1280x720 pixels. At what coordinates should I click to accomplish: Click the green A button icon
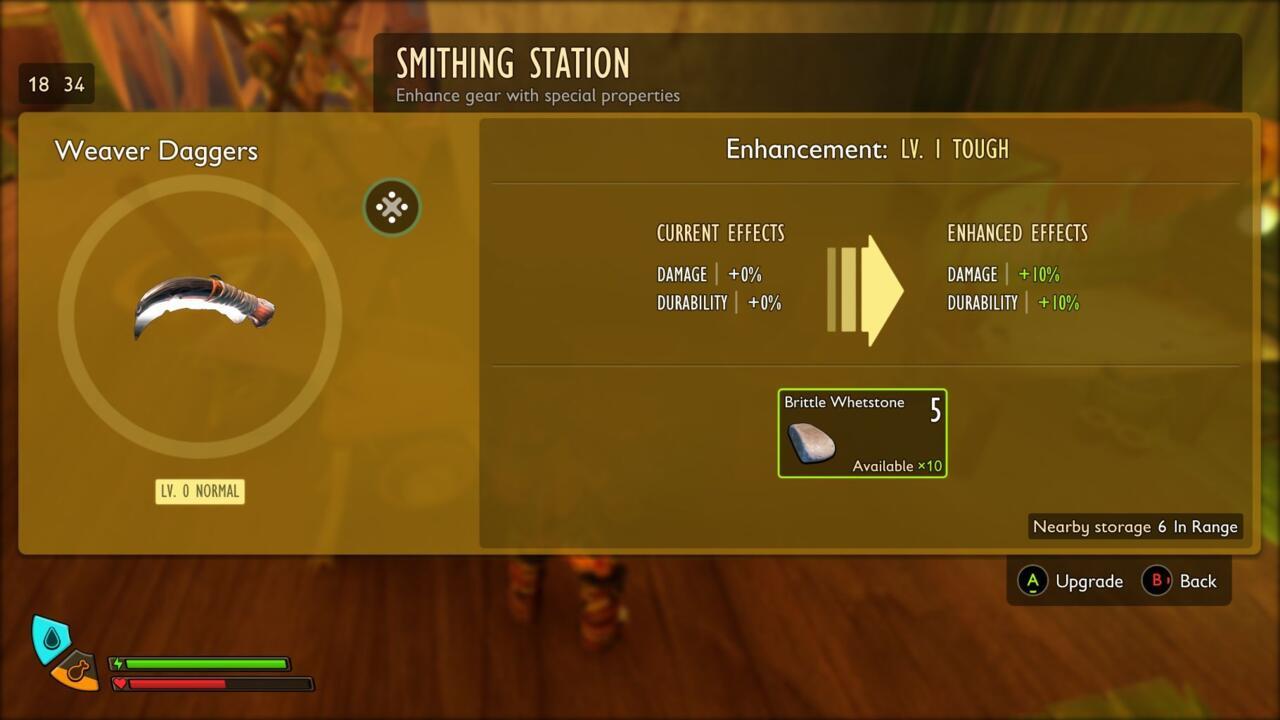click(1030, 581)
